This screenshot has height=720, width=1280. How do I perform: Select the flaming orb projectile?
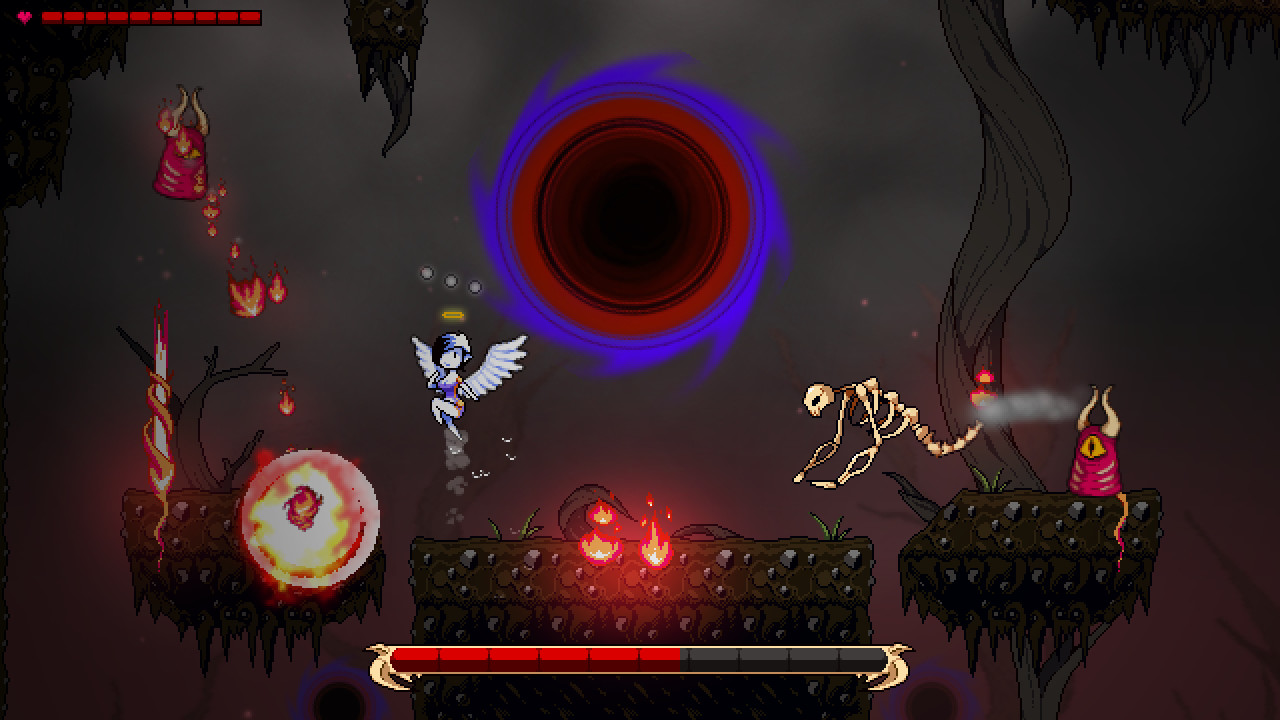[x=310, y=515]
